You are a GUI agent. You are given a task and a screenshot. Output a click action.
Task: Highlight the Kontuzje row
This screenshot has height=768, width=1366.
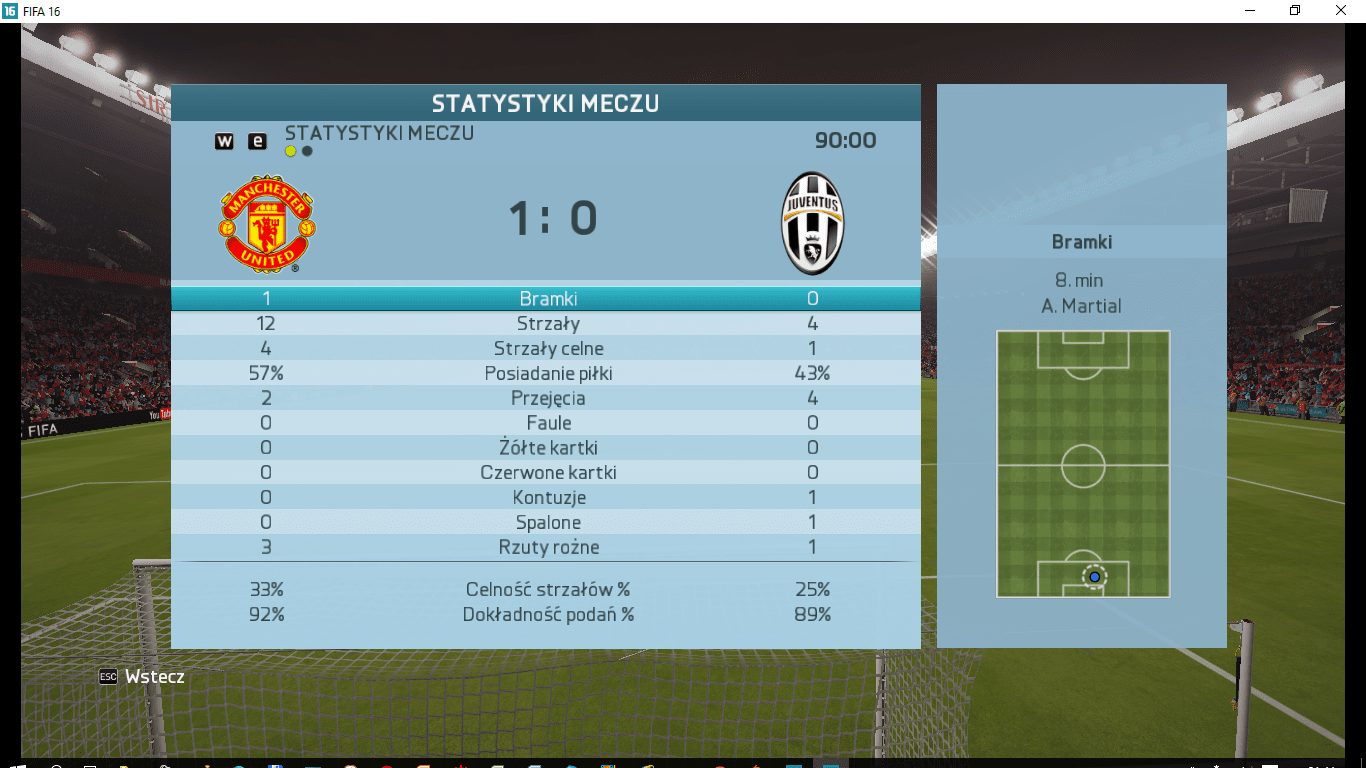[x=546, y=498]
